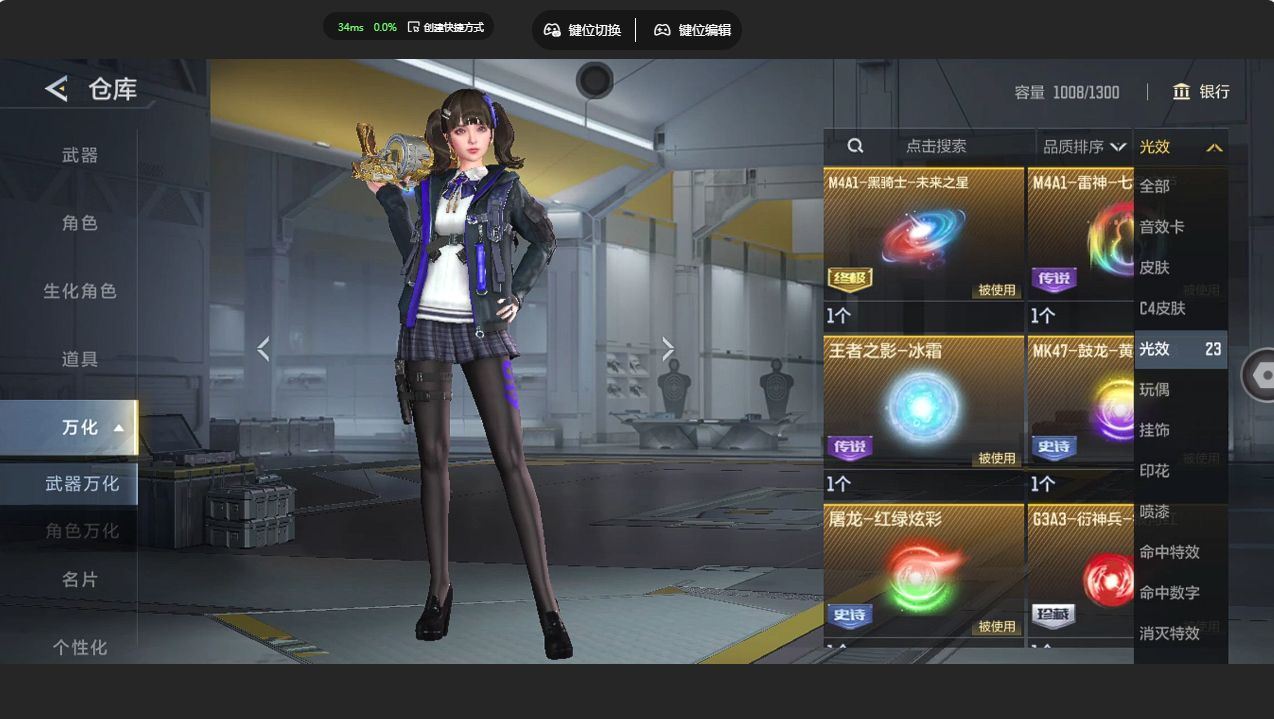The width and height of the screenshot is (1274, 719).
Task: Choose the 角色万化 subcategory
Action: pyautogui.click(x=82, y=530)
